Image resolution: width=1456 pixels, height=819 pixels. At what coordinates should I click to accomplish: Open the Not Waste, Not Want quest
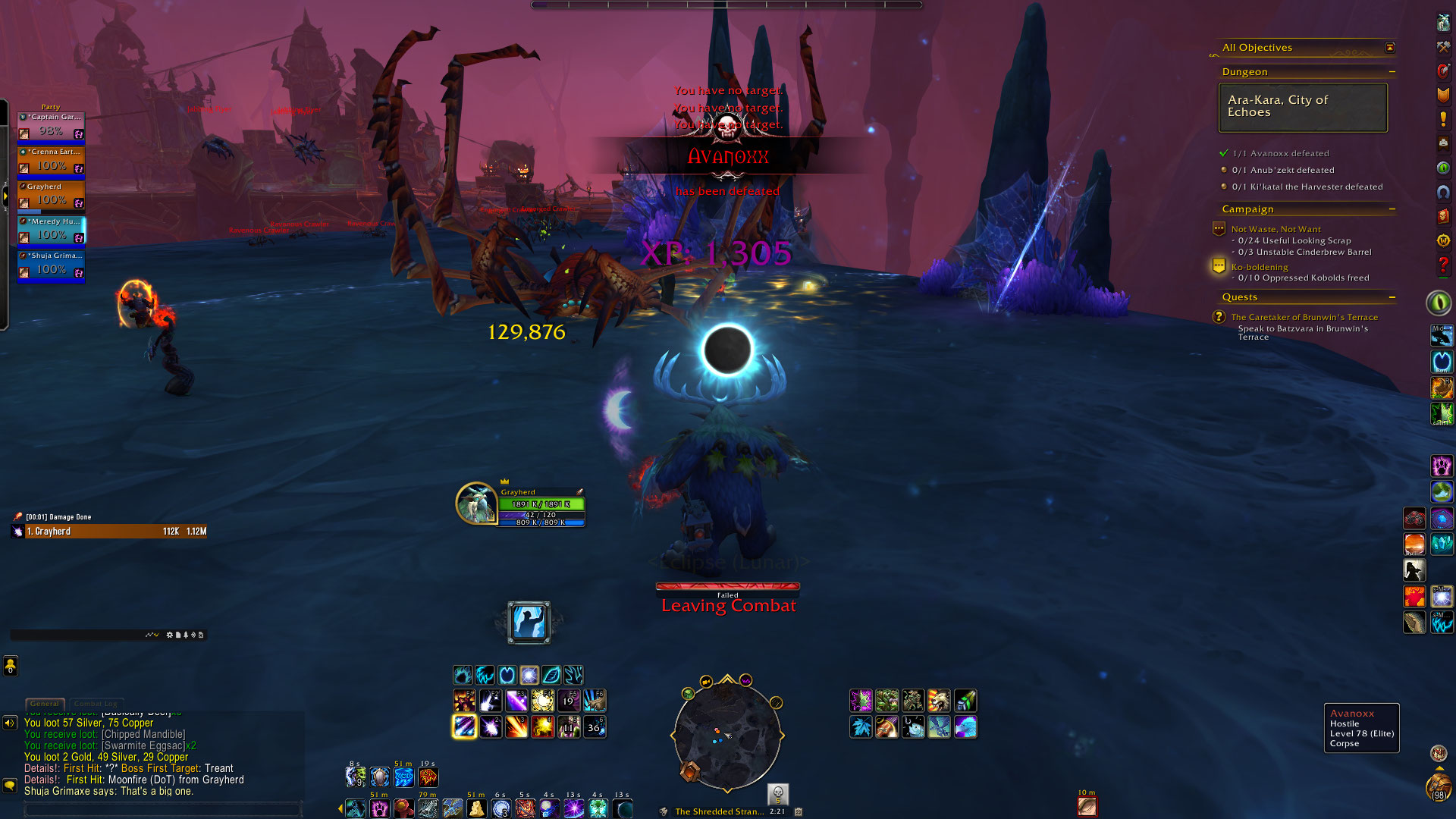[1276, 229]
